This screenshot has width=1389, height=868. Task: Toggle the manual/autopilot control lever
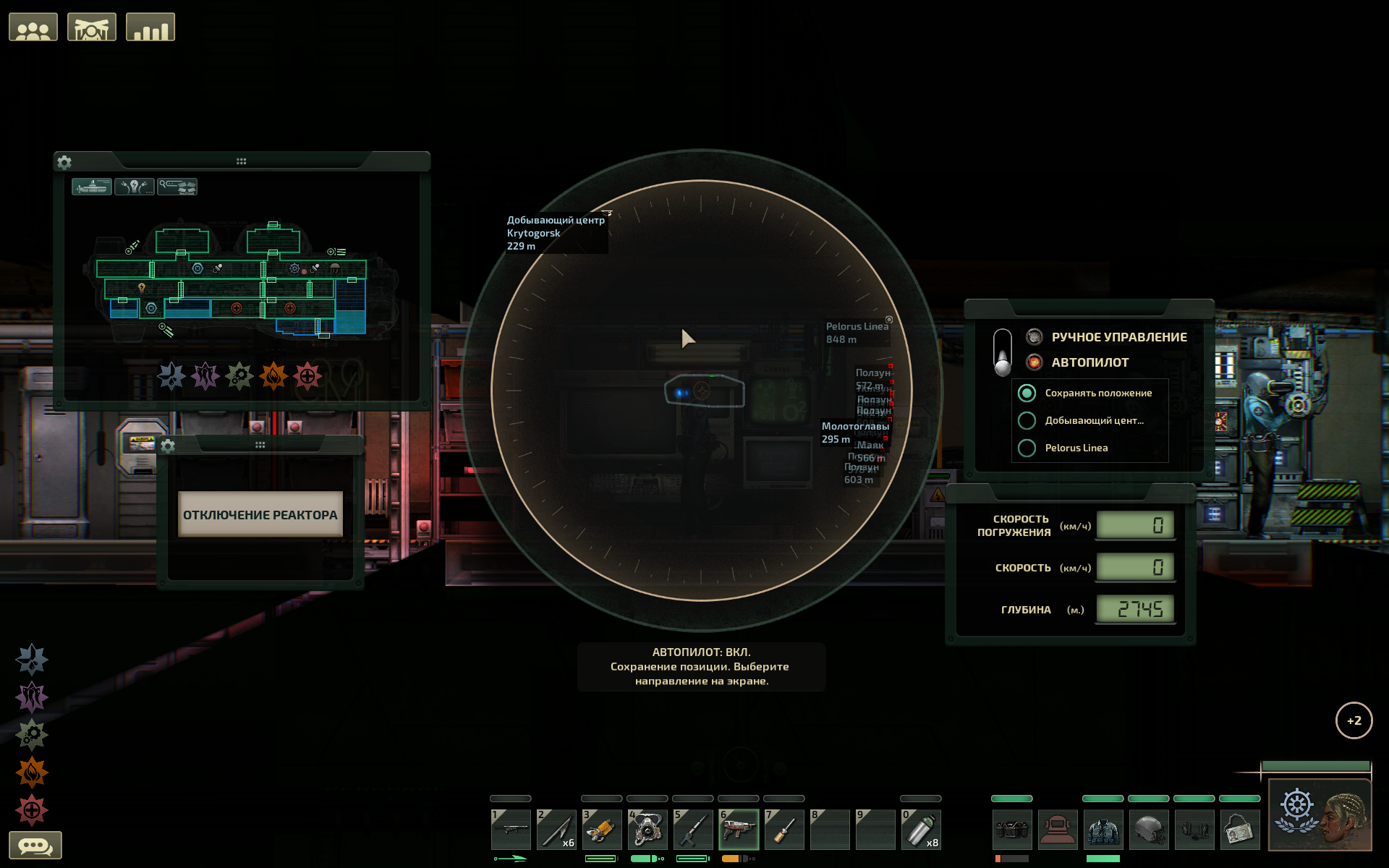click(1003, 352)
